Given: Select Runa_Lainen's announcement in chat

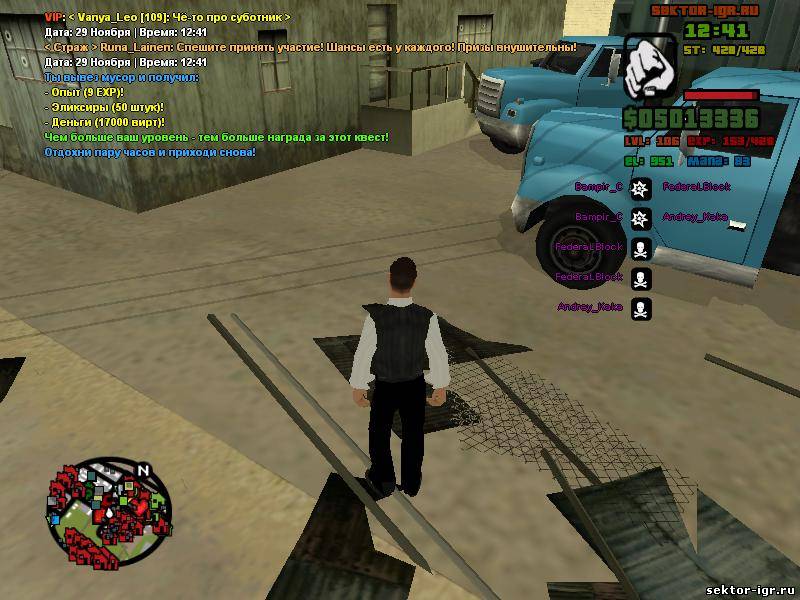Looking at the screenshot, I should click(x=310, y=47).
